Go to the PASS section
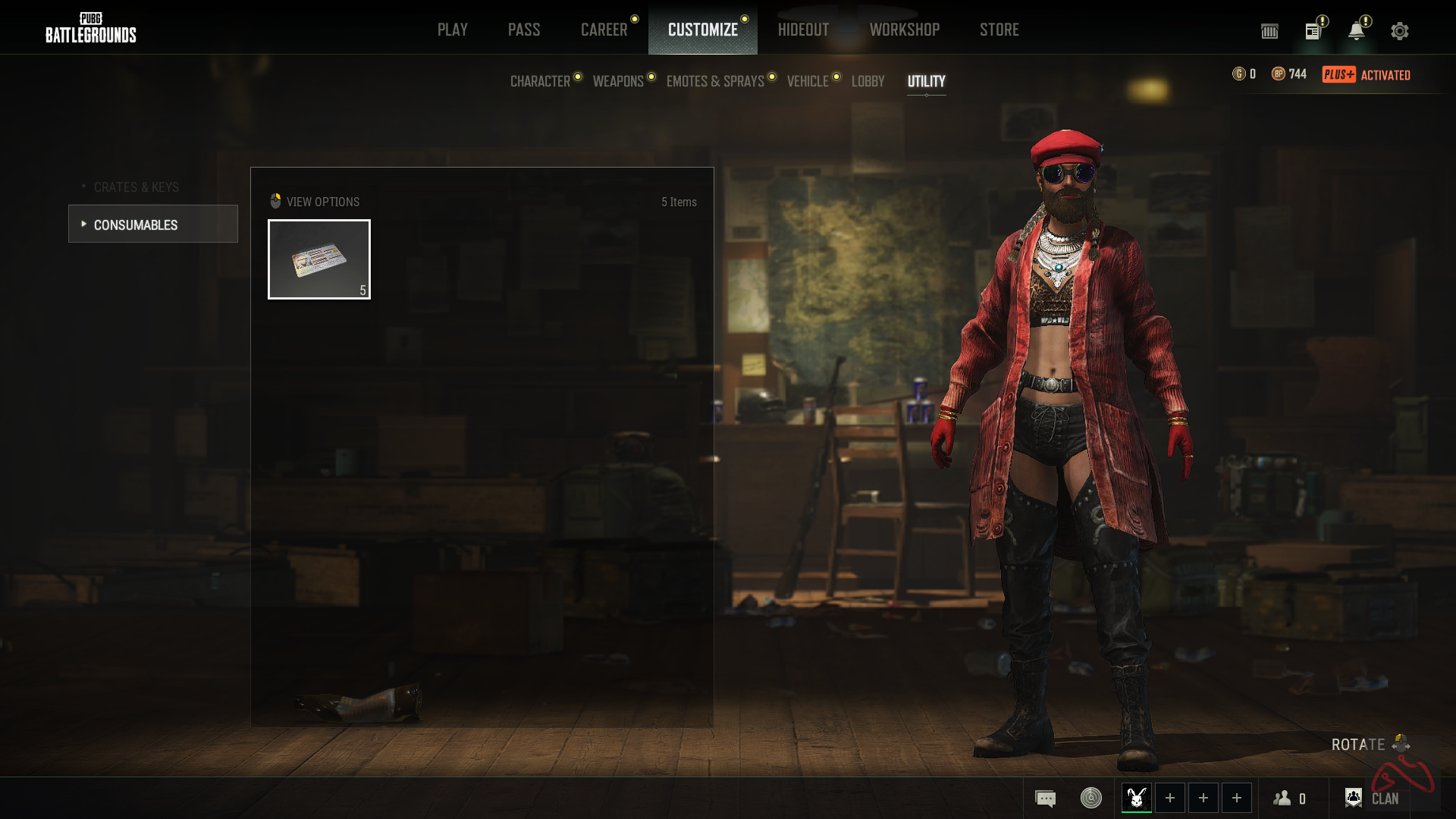Screen dimensions: 1456x819 [x=524, y=30]
